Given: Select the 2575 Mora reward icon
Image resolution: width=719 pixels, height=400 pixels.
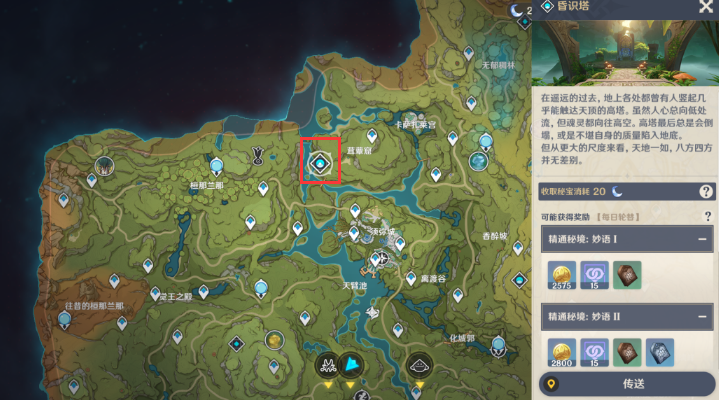Looking at the screenshot, I should [562, 274].
